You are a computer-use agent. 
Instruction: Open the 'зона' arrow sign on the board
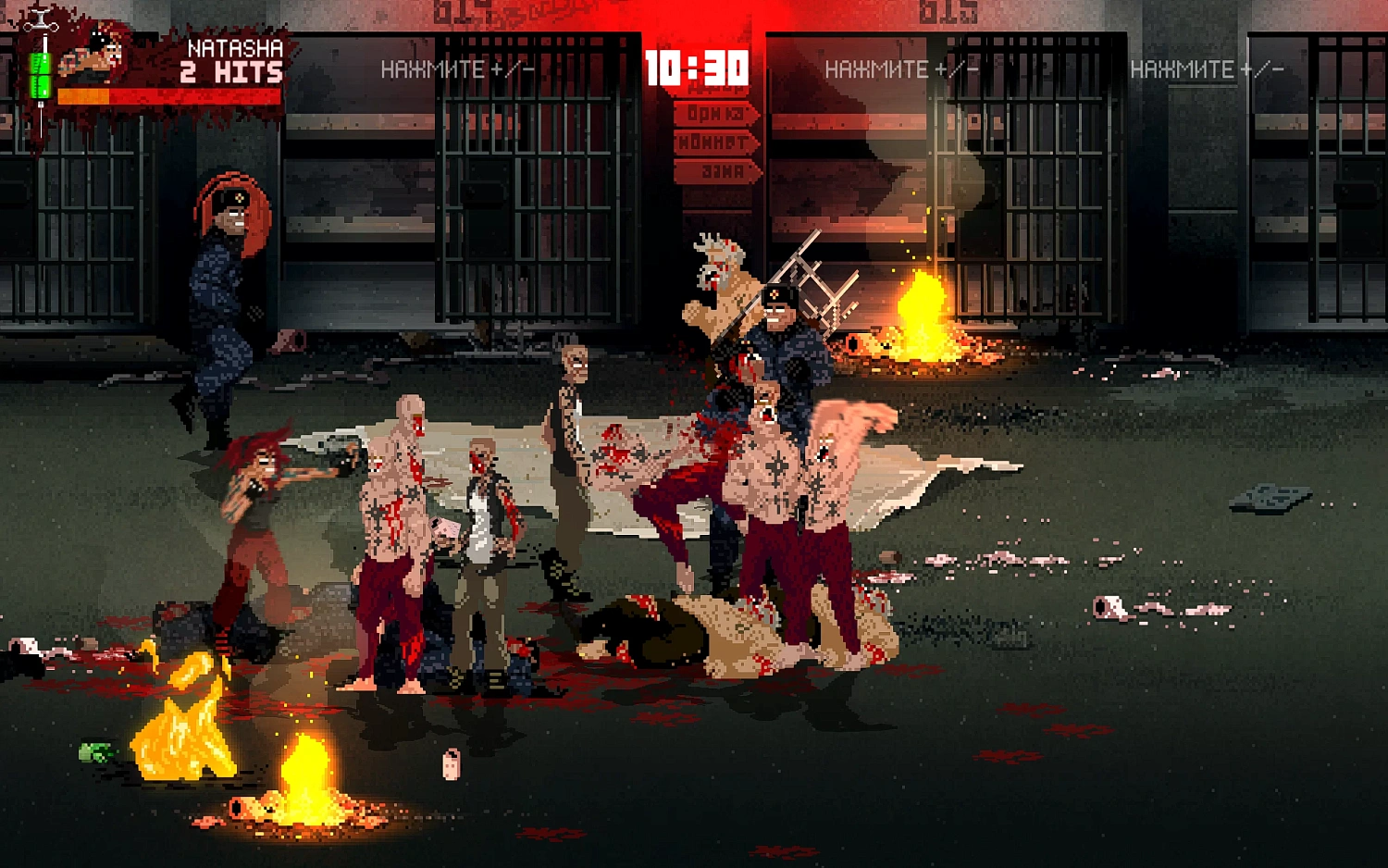(x=717, y=169)
